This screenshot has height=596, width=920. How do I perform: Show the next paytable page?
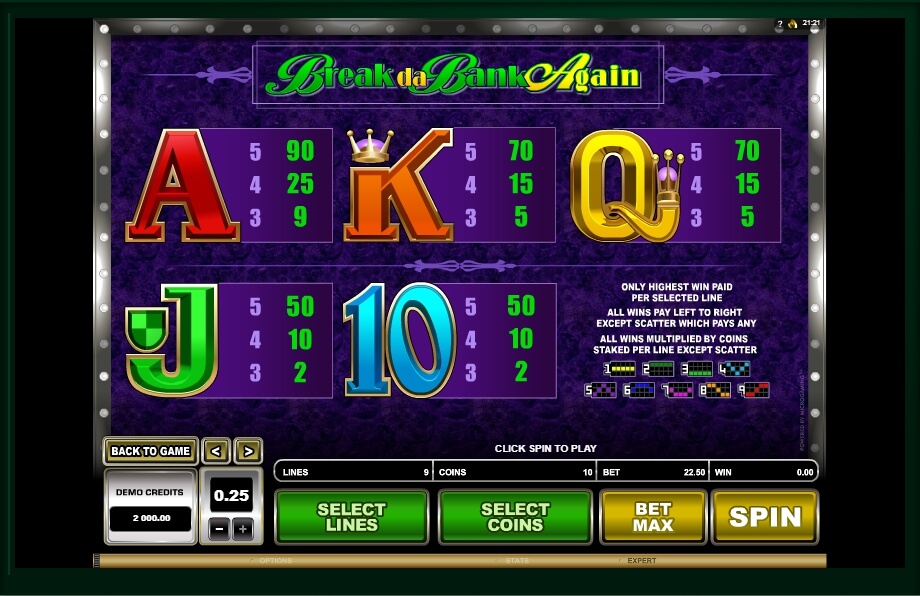point(249,451)
